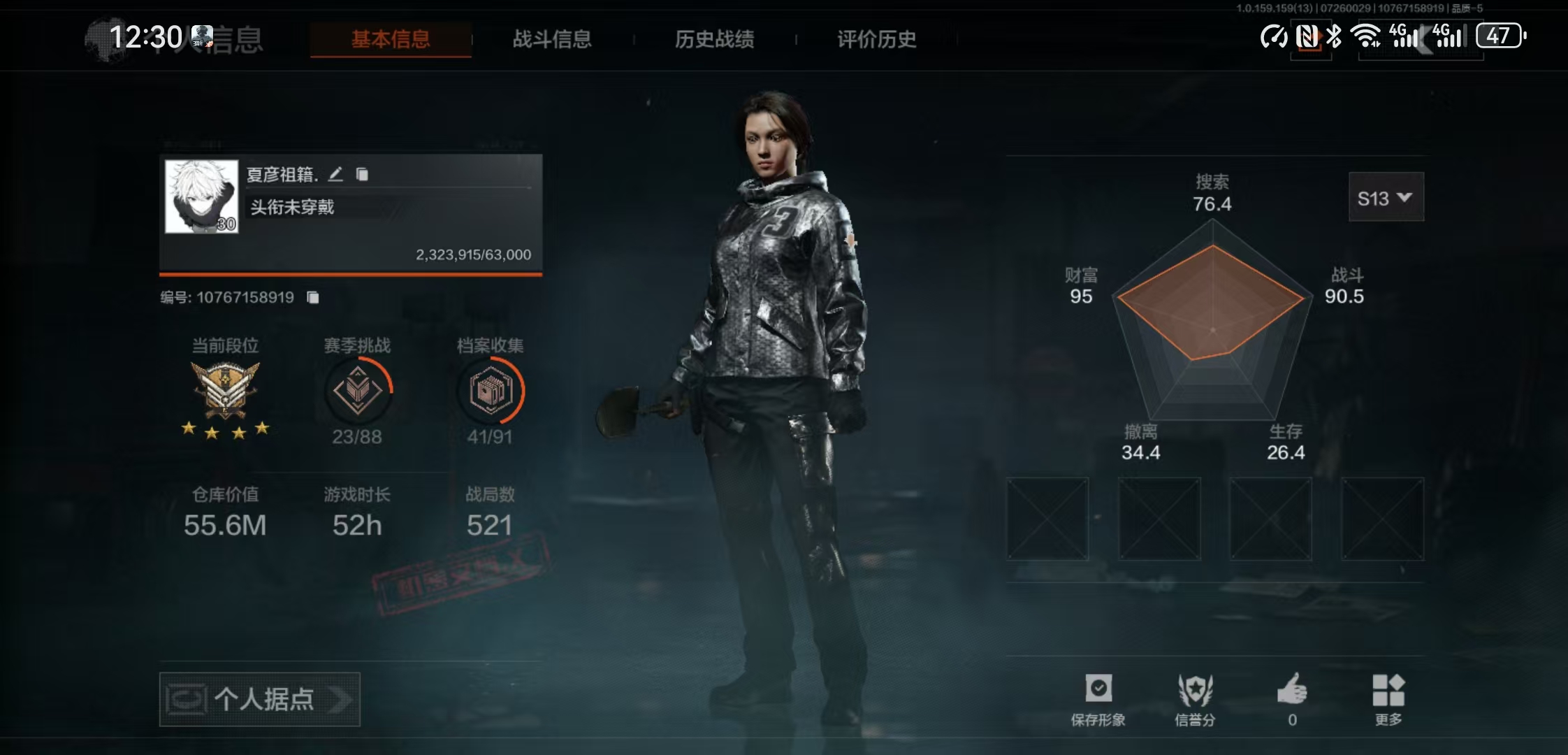Copy the player name 夏彦祖籍
The width and height of the screenshot is (1568, 755).
coord(362,174)
